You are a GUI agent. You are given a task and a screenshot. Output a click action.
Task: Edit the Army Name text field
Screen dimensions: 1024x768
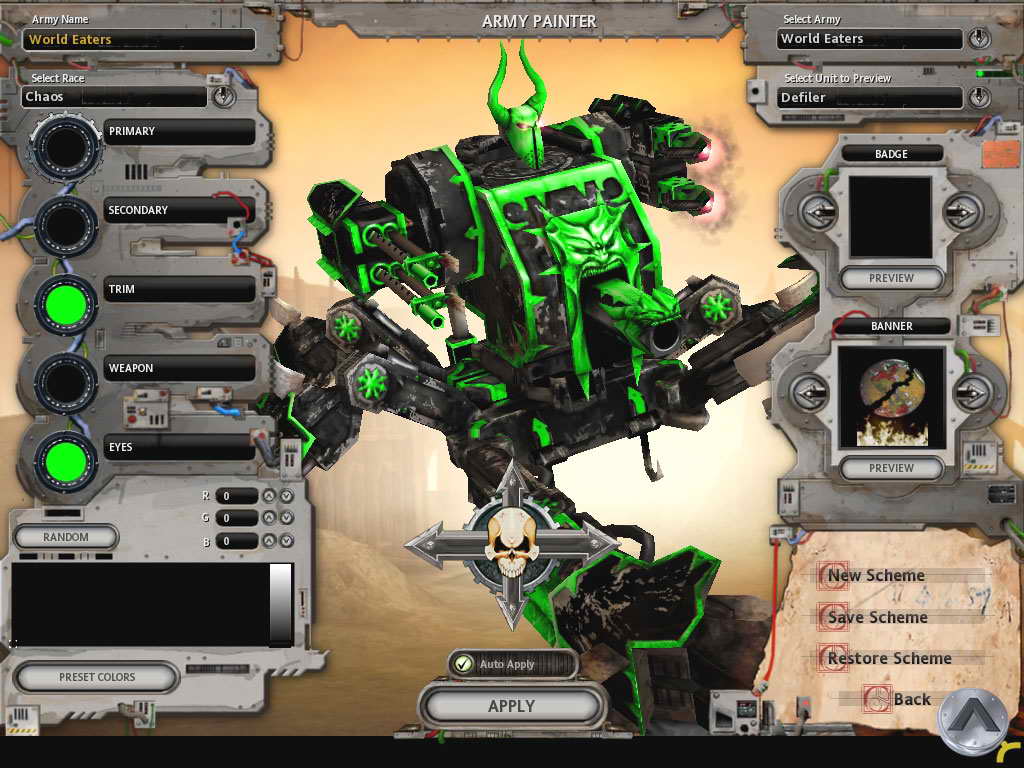139,40
